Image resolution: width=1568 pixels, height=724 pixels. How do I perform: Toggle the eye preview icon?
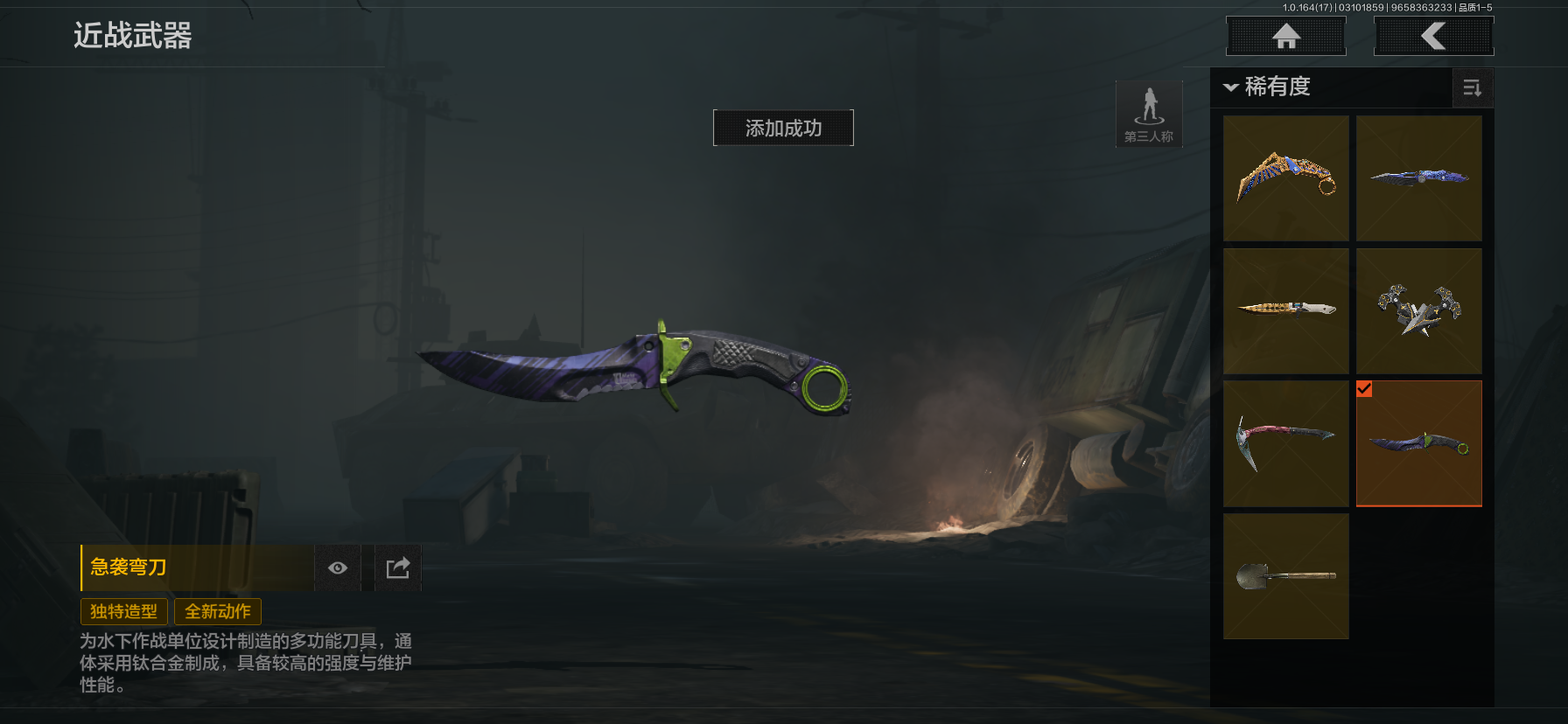[x=338, y=568]
